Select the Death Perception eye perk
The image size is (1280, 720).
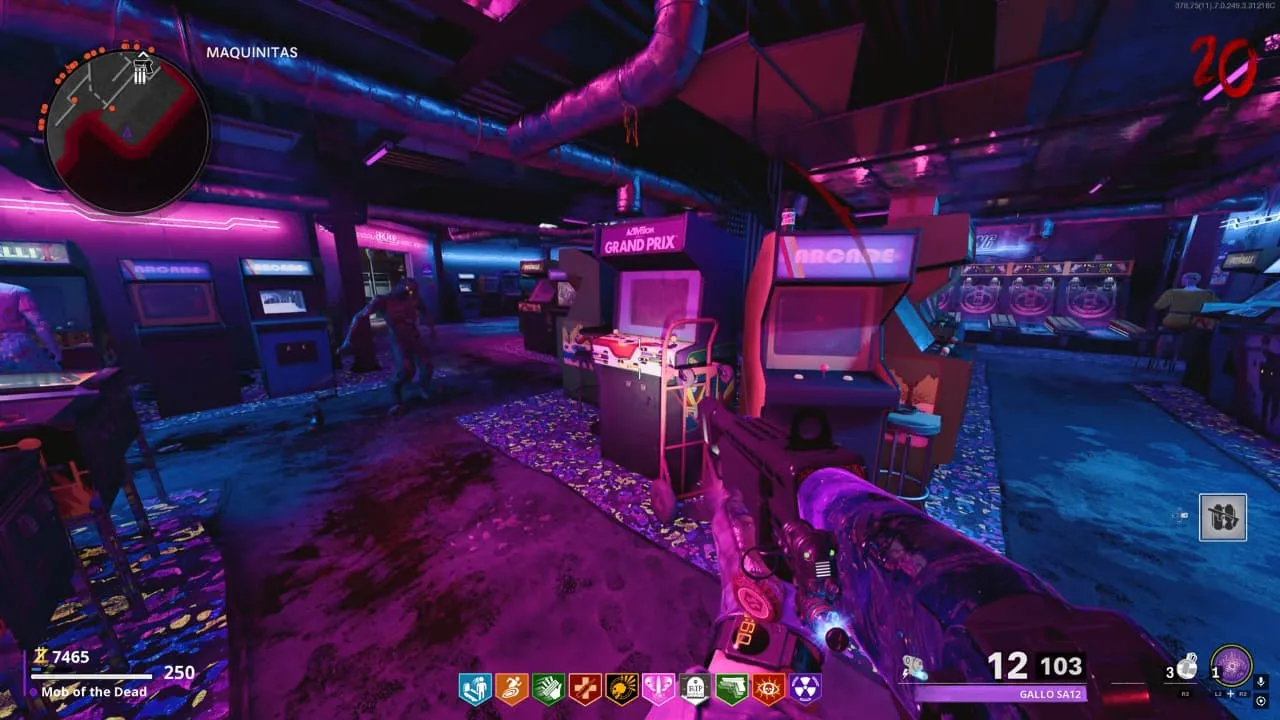(769, 689)
